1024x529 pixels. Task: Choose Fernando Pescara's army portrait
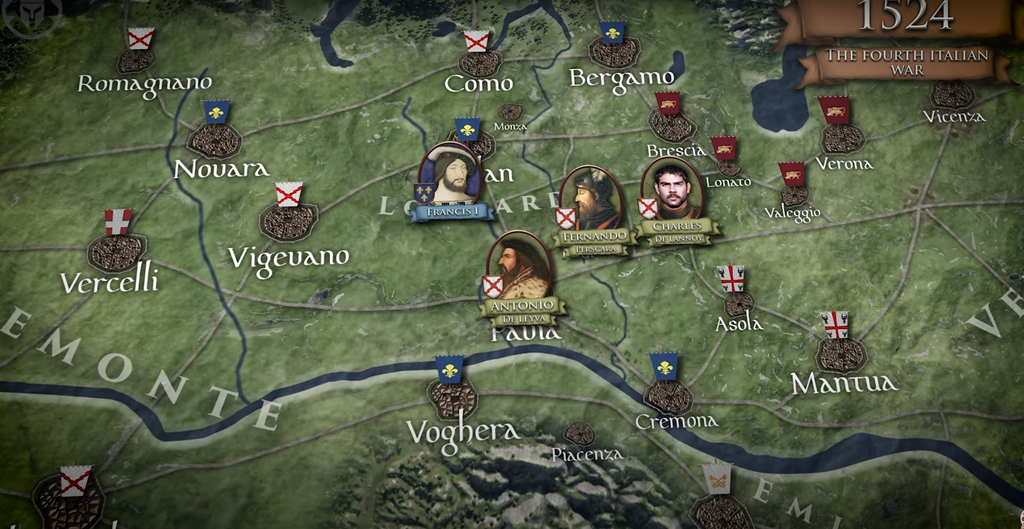click(592, 198)
